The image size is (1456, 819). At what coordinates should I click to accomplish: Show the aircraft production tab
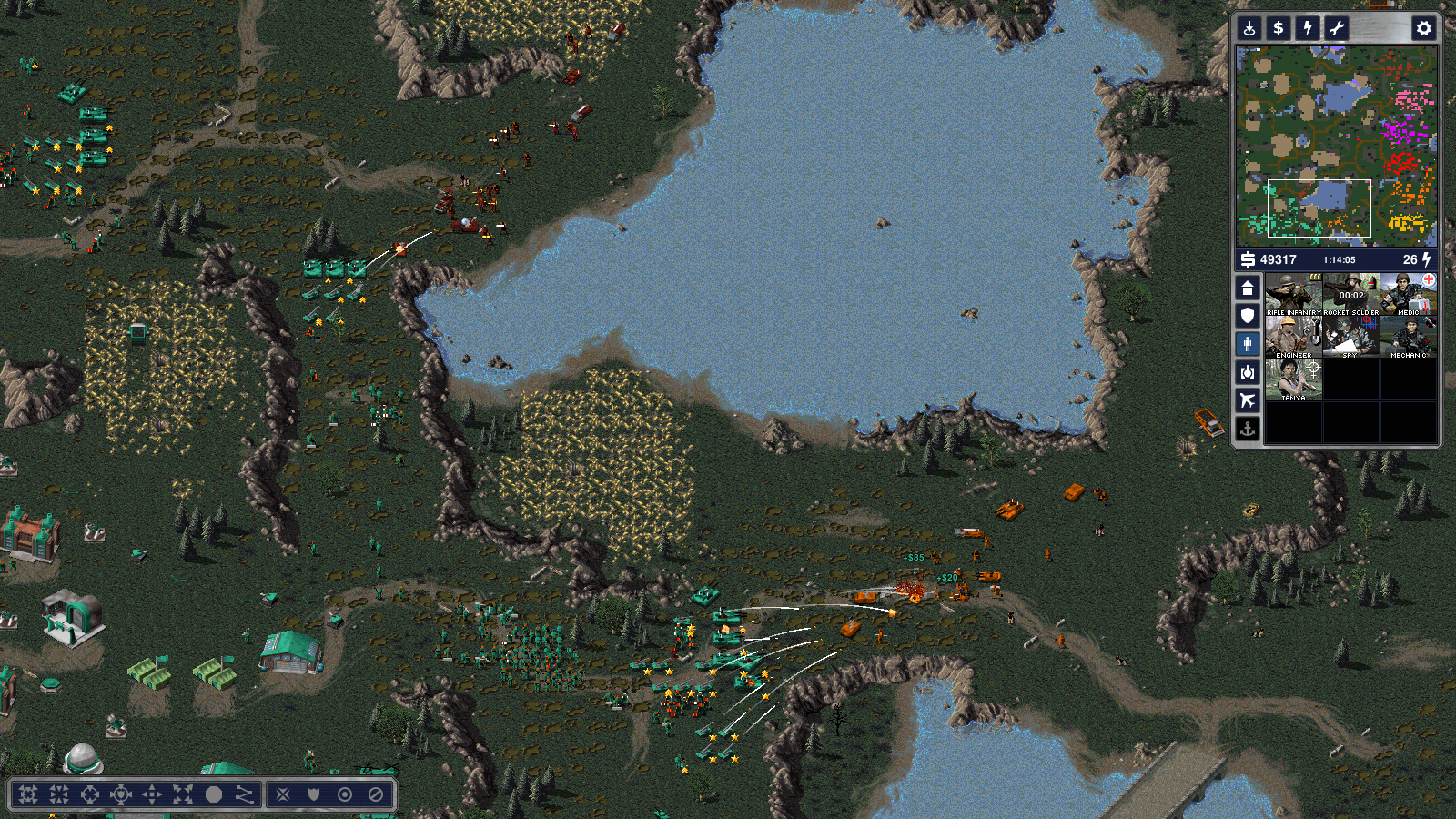pos(1248,400)
